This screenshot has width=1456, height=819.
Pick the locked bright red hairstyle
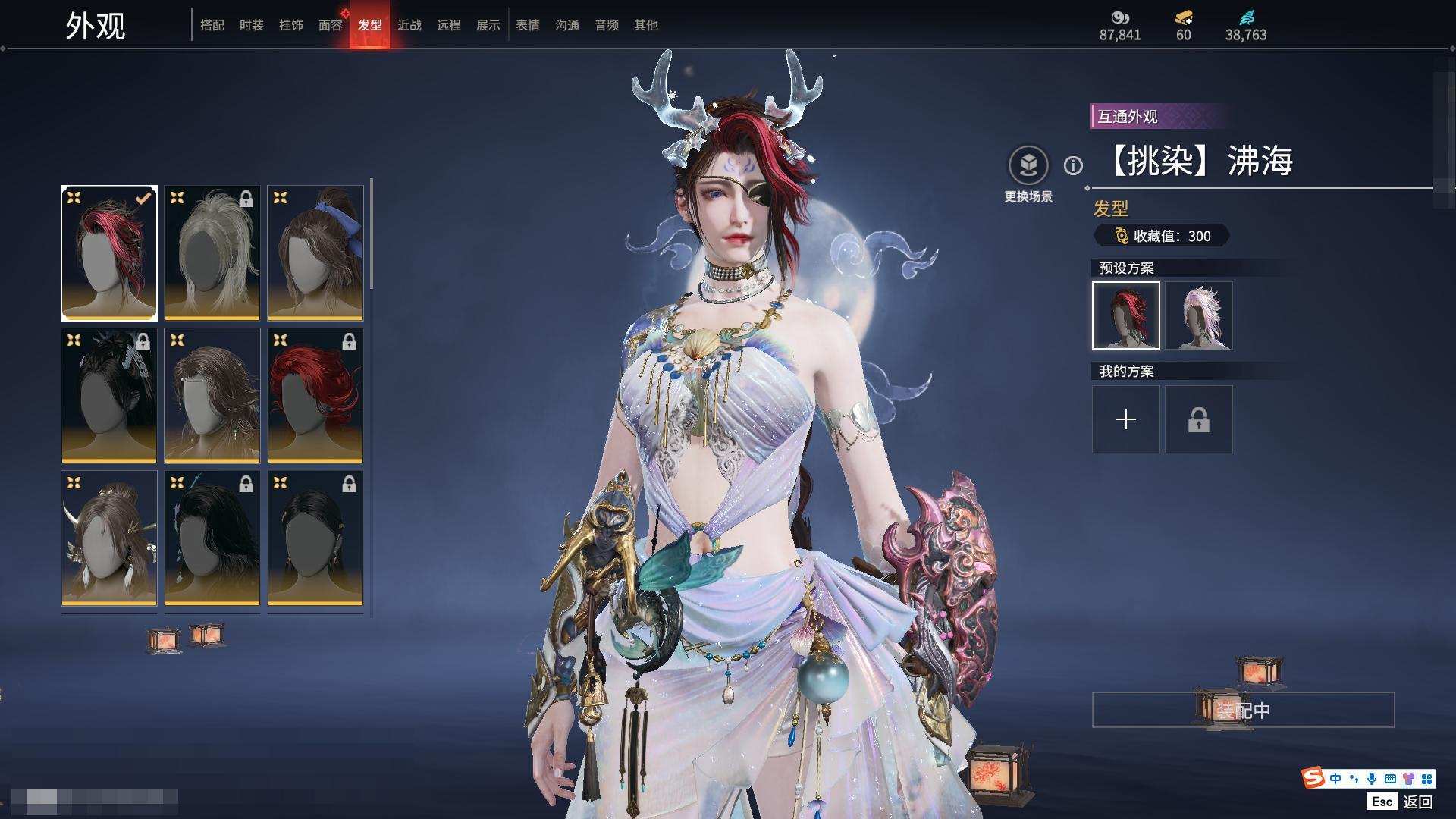coord(315,395)
